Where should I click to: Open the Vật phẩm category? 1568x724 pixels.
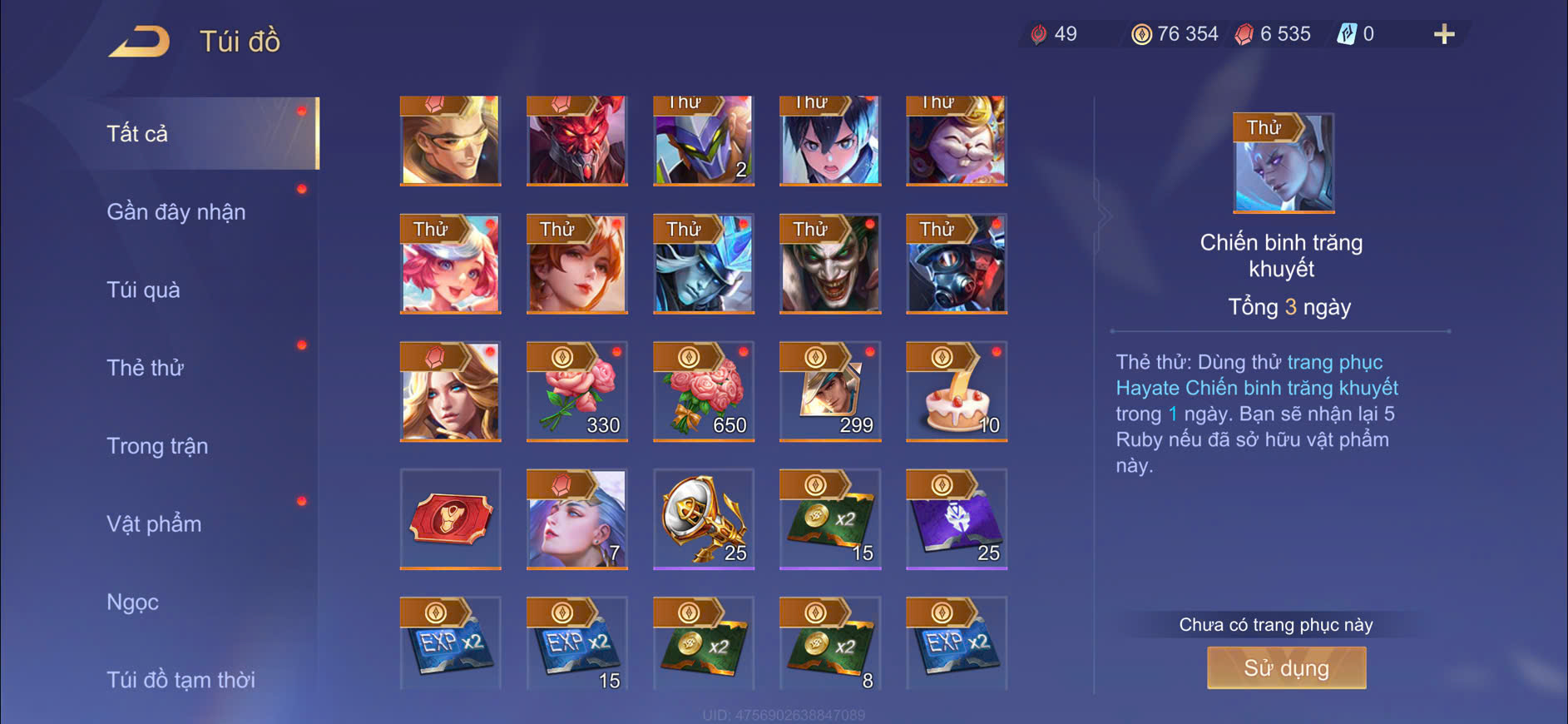pos(154,524)
